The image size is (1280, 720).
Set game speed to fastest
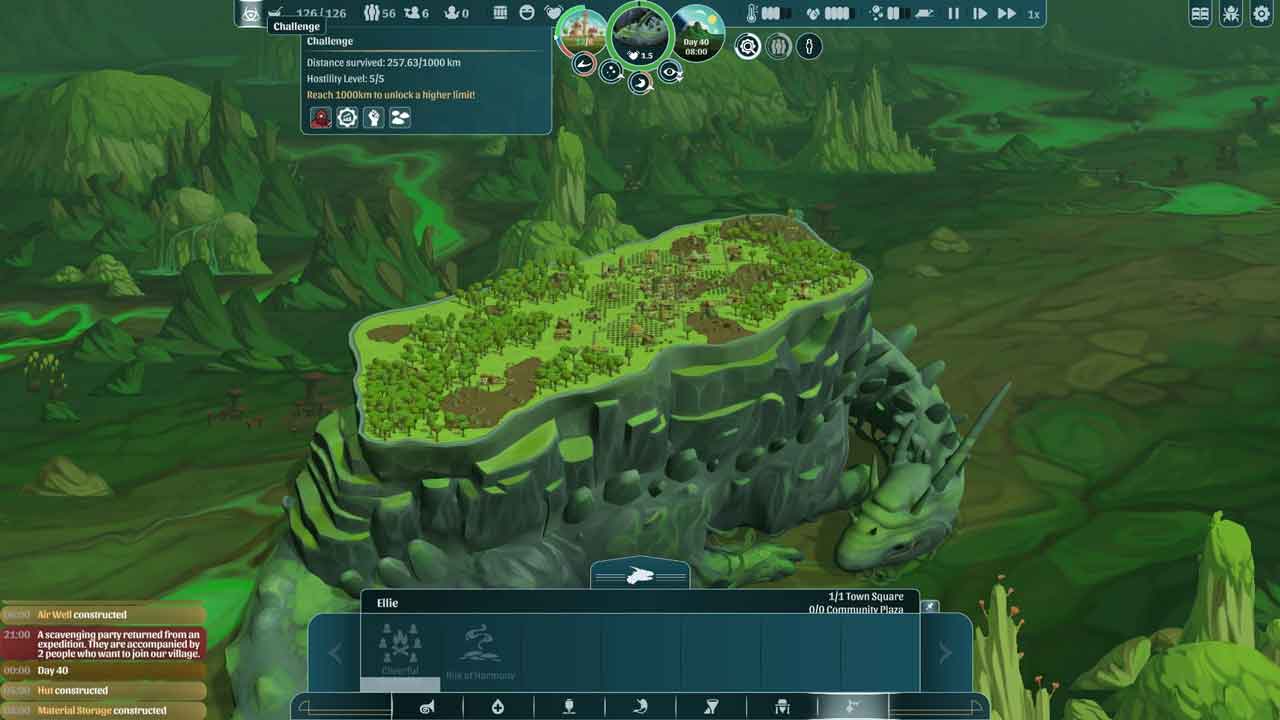point(1007,14)
